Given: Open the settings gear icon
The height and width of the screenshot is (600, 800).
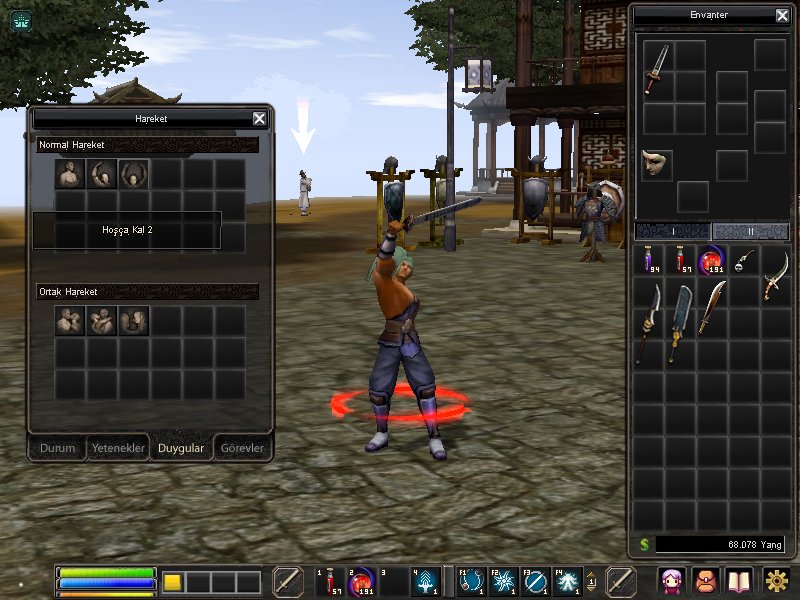Looking at the screenshot, I should [776, 580].
